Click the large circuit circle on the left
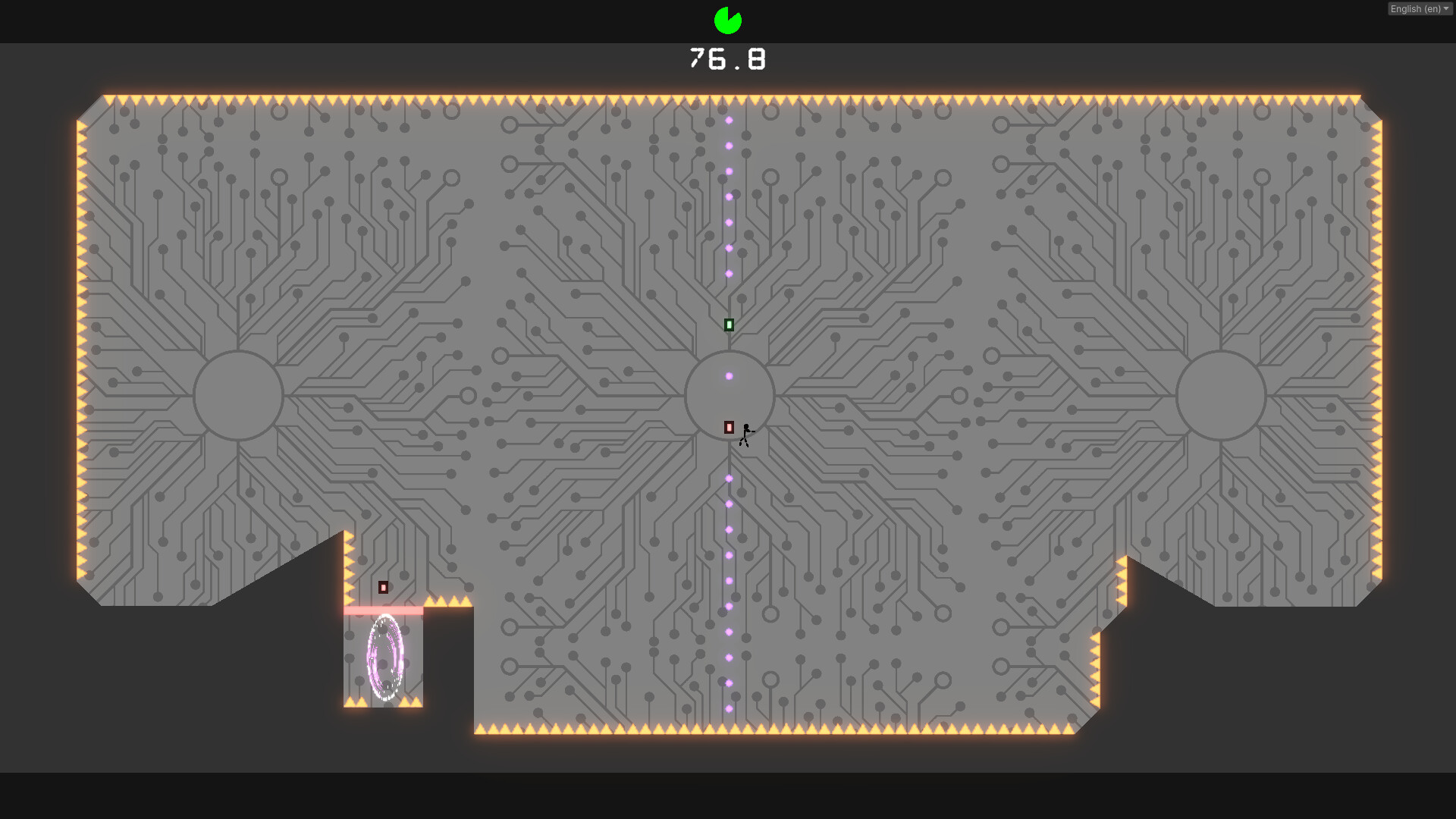The height and width of the screenshot is (819, 1456). click(x=239, y=394)
